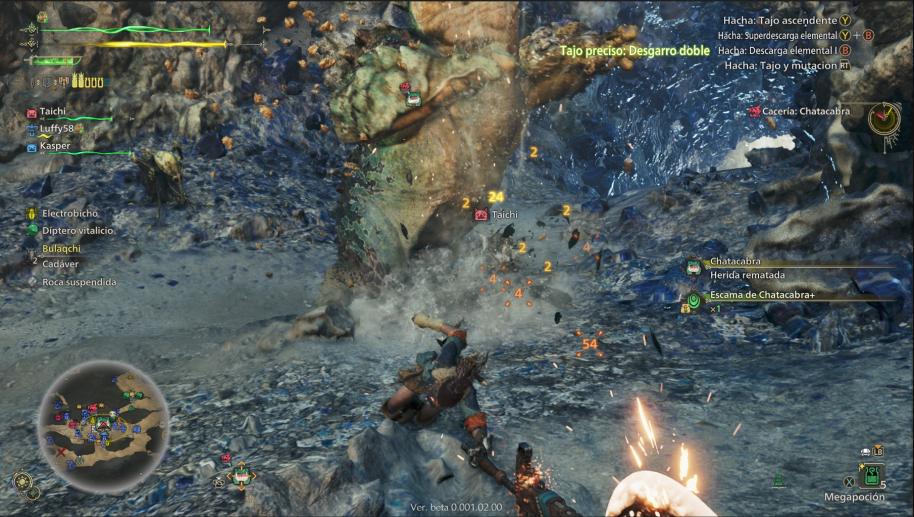Choose Díptero vitalicio from the nearby list
This screenshot has width=914, height=517.
(x=77, y=230)
